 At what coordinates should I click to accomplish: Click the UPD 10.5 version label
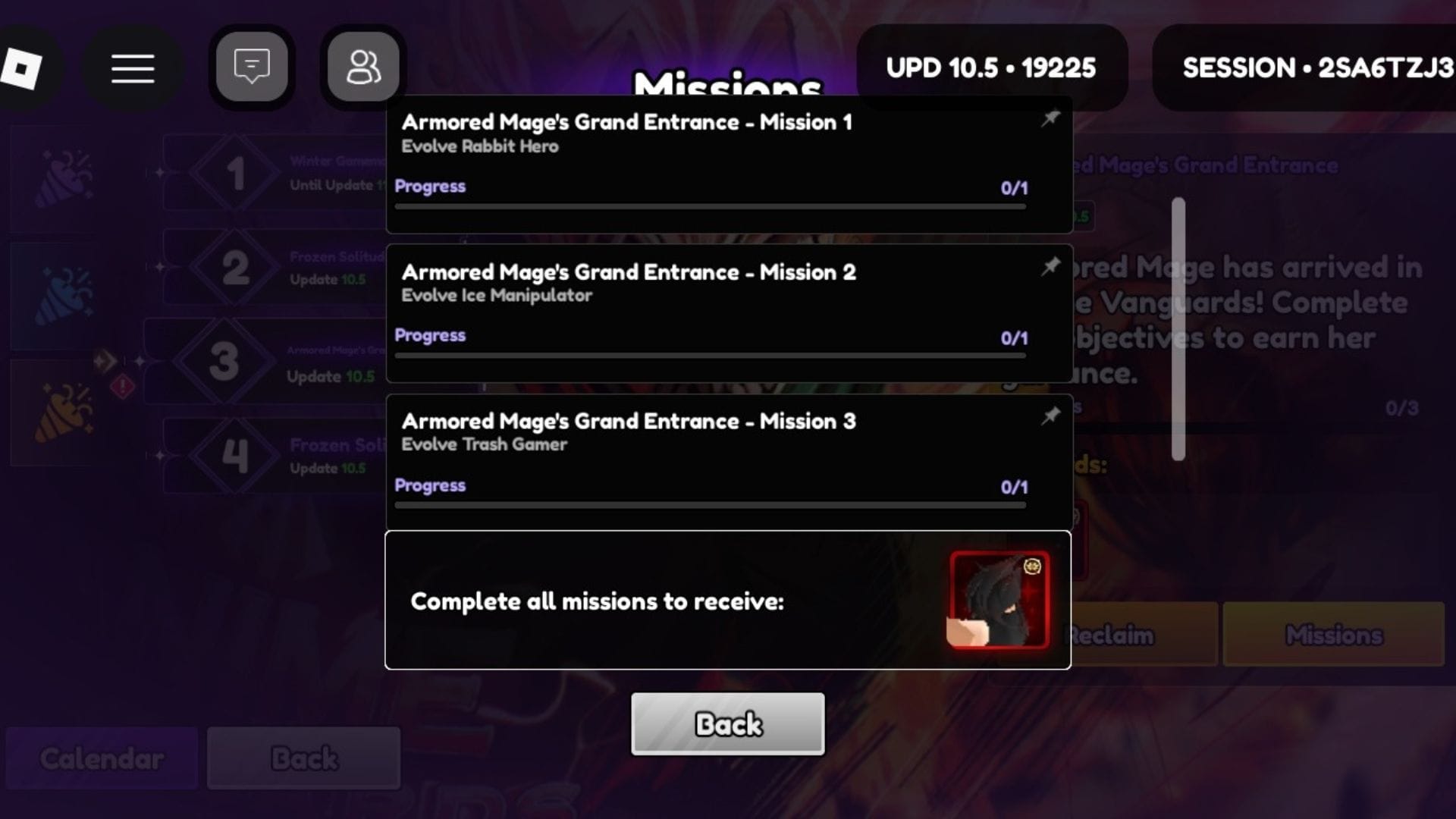coord(991,67)
